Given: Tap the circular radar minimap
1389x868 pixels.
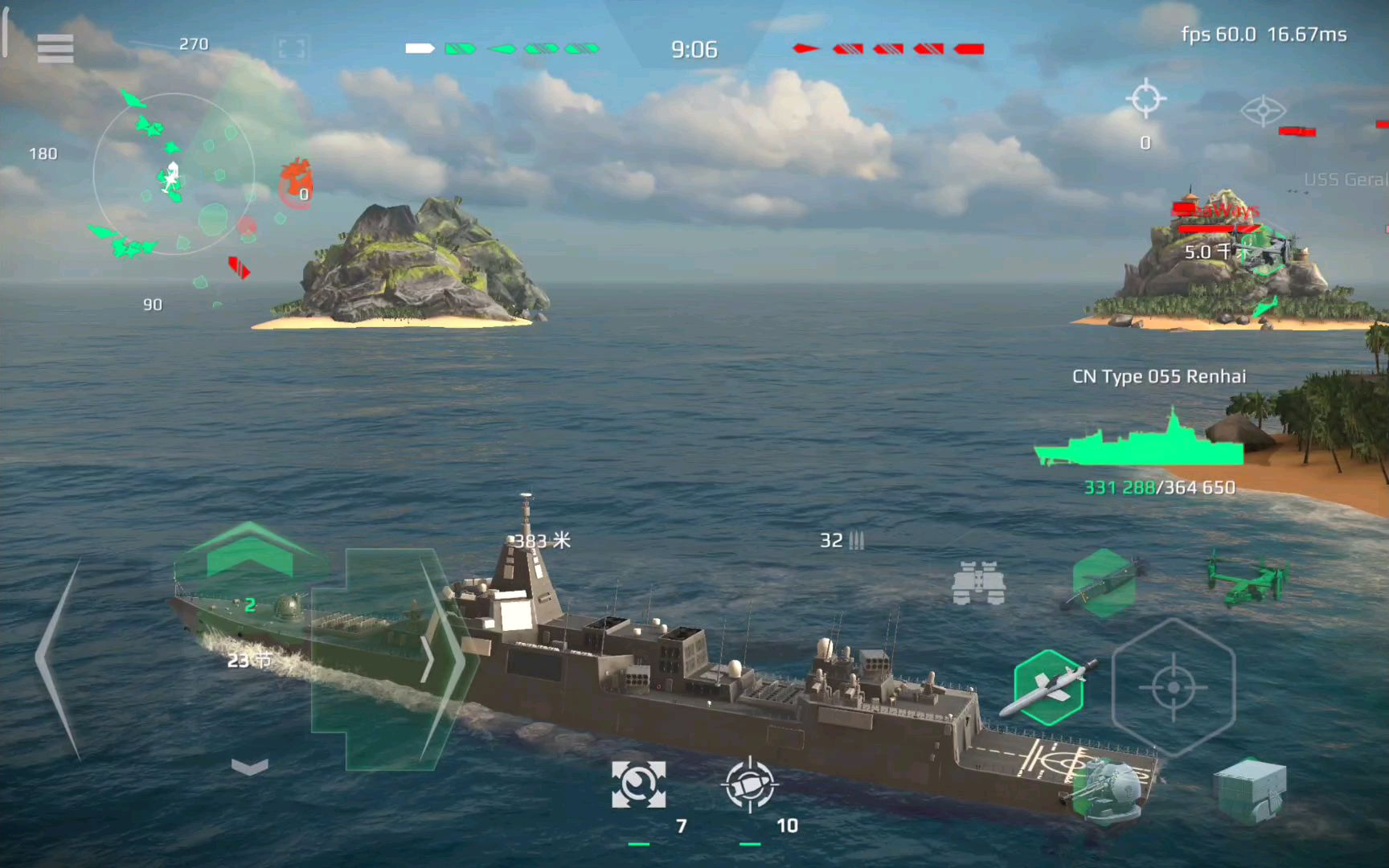Looking at the screenshot, I should 173,174.
